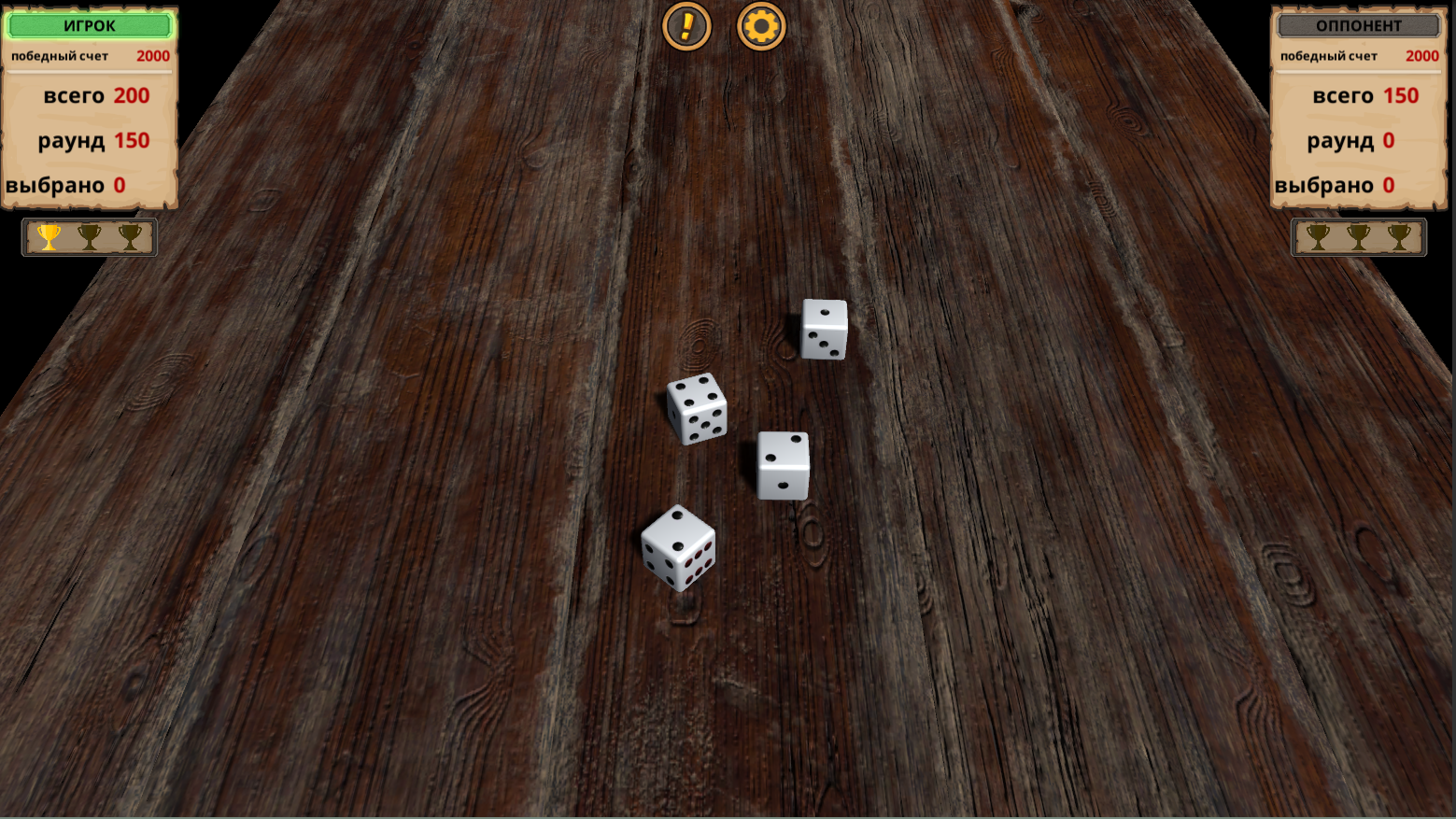Screen dimensions: 1456x819
Task: Click the opponent's first trophy icon
Action: [1320, 236]
